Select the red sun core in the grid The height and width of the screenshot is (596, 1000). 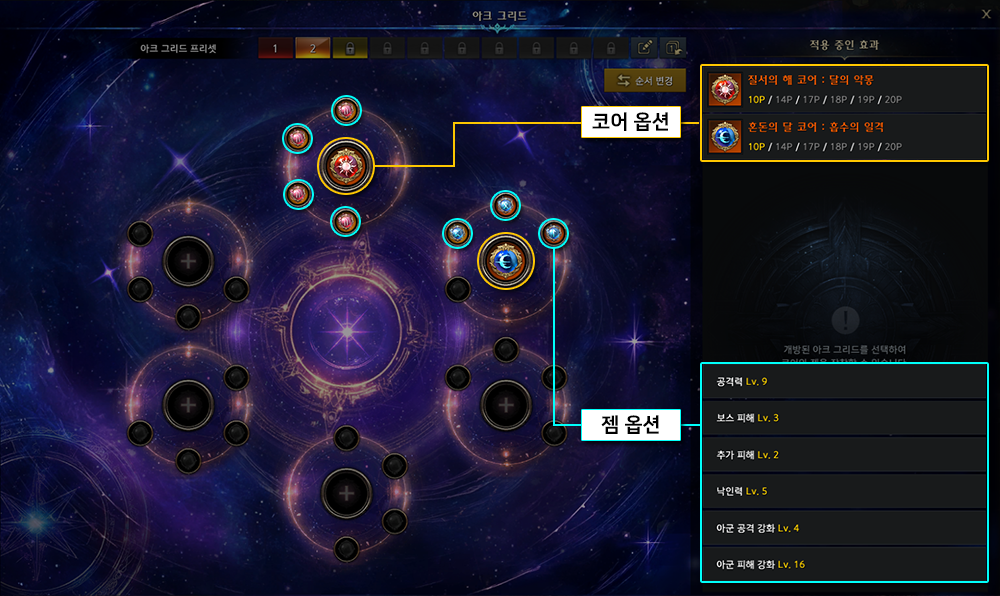(345, 166)
